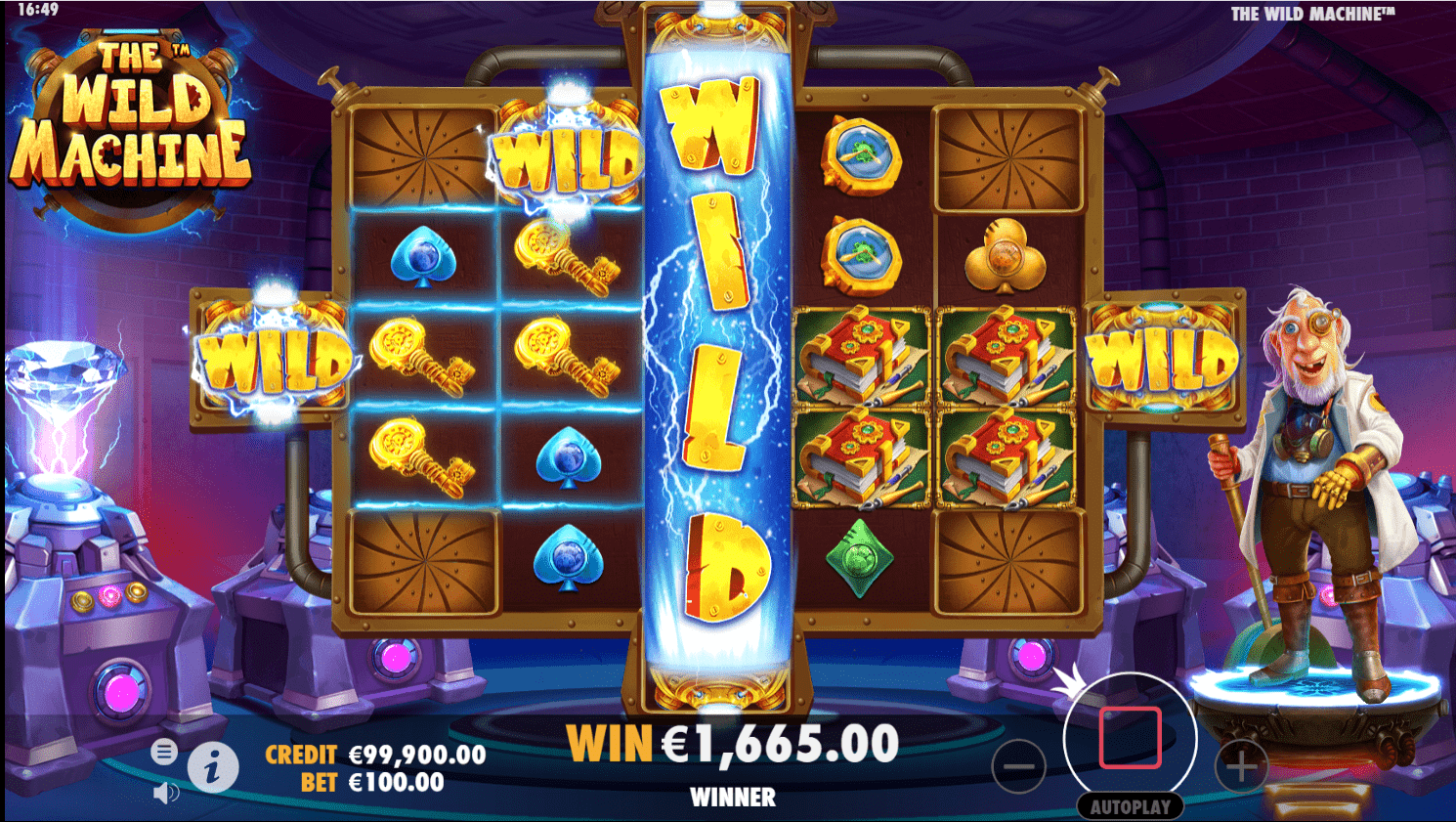Start Autoplay mode

pos(1131,805)
